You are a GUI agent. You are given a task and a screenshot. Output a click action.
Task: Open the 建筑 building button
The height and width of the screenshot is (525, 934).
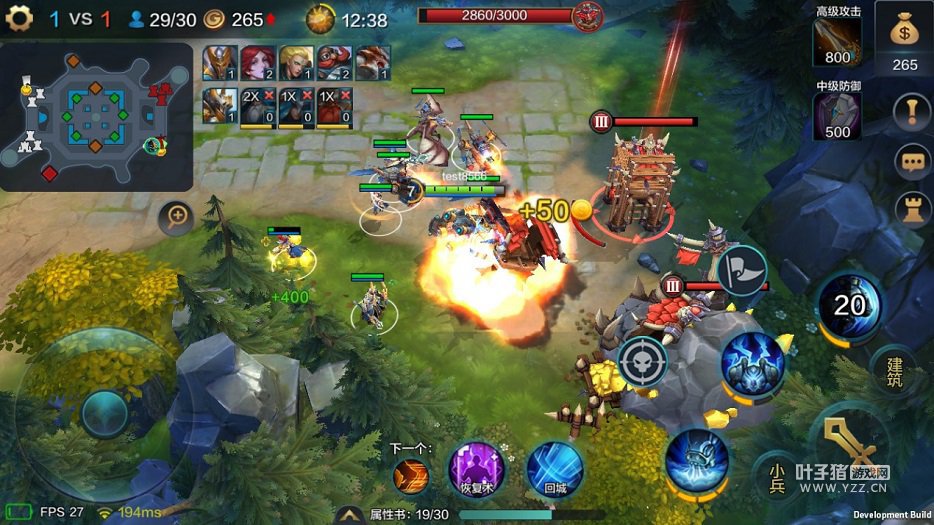coord(894,370)
